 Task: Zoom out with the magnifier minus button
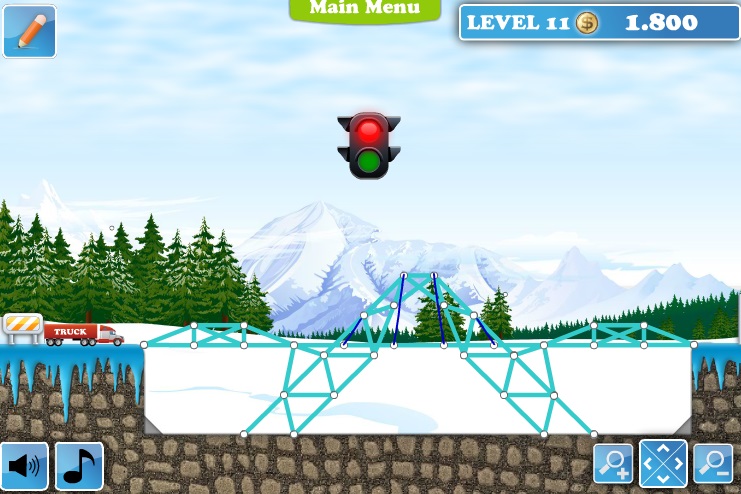click(x=714, y=463)
